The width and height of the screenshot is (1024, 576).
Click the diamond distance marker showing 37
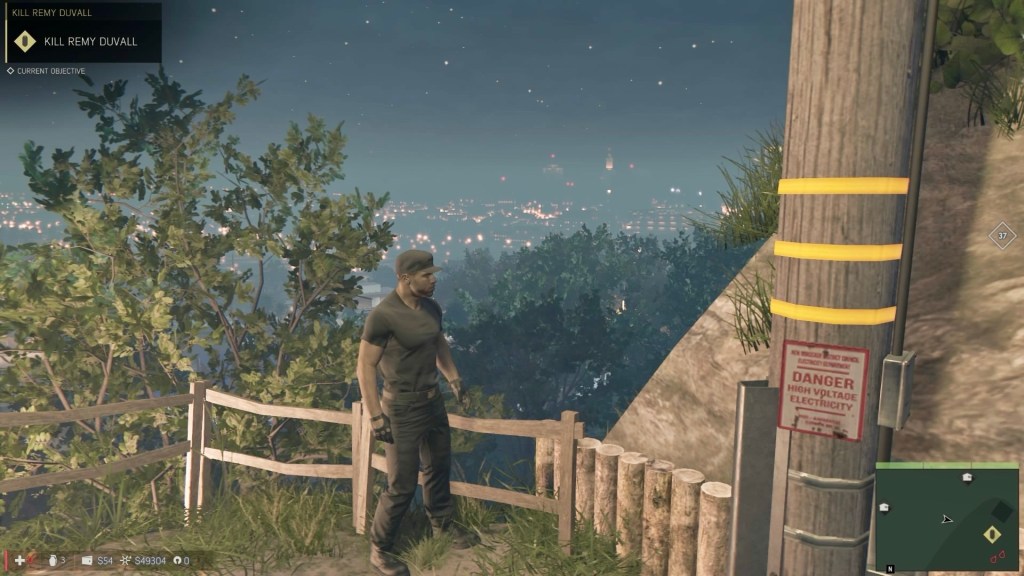1002,236
